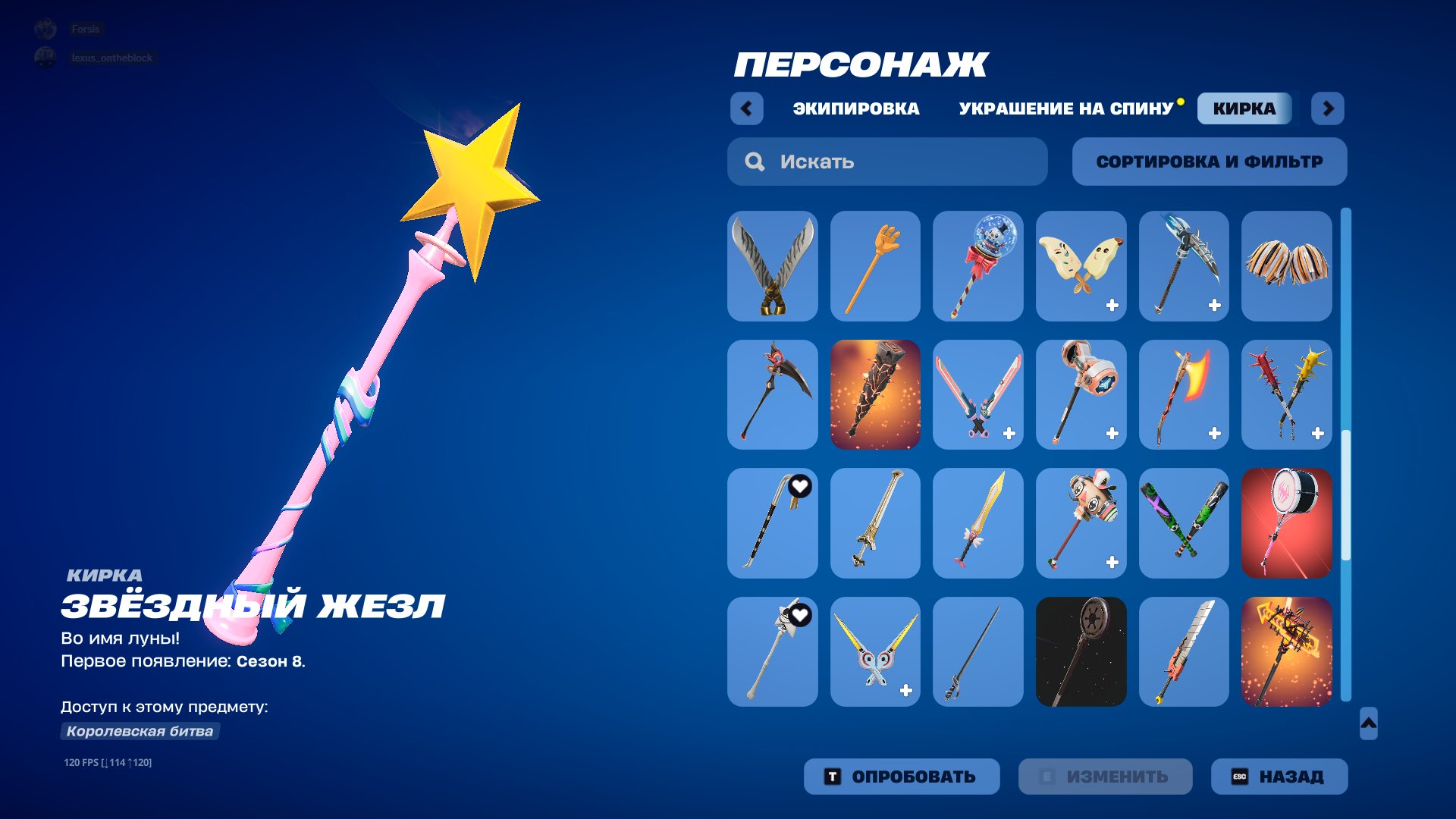Switch to the ЭКИПИРОВКА tab
Viewport: 1456px width, 819px height.
click(855, 108)
